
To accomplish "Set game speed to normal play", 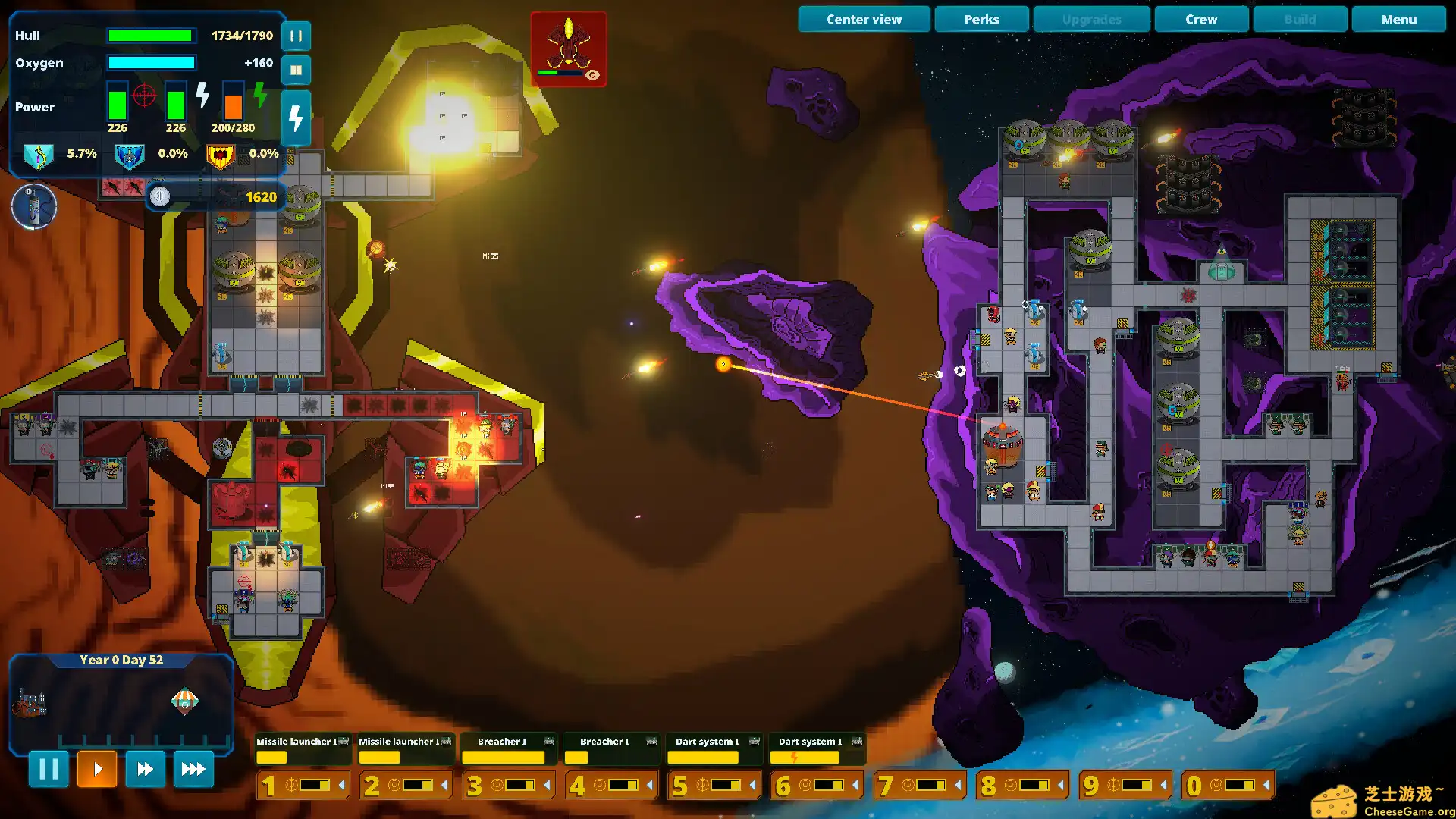I will tap(97, 769).
